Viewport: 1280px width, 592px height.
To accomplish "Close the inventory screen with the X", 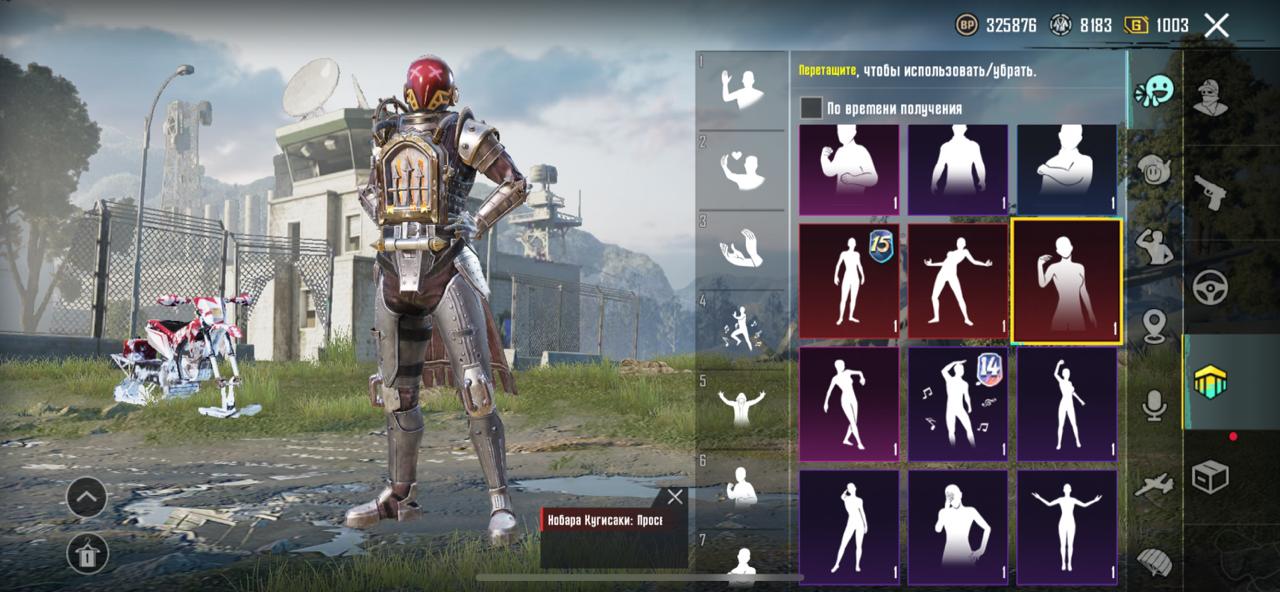I will [1216, 25].
